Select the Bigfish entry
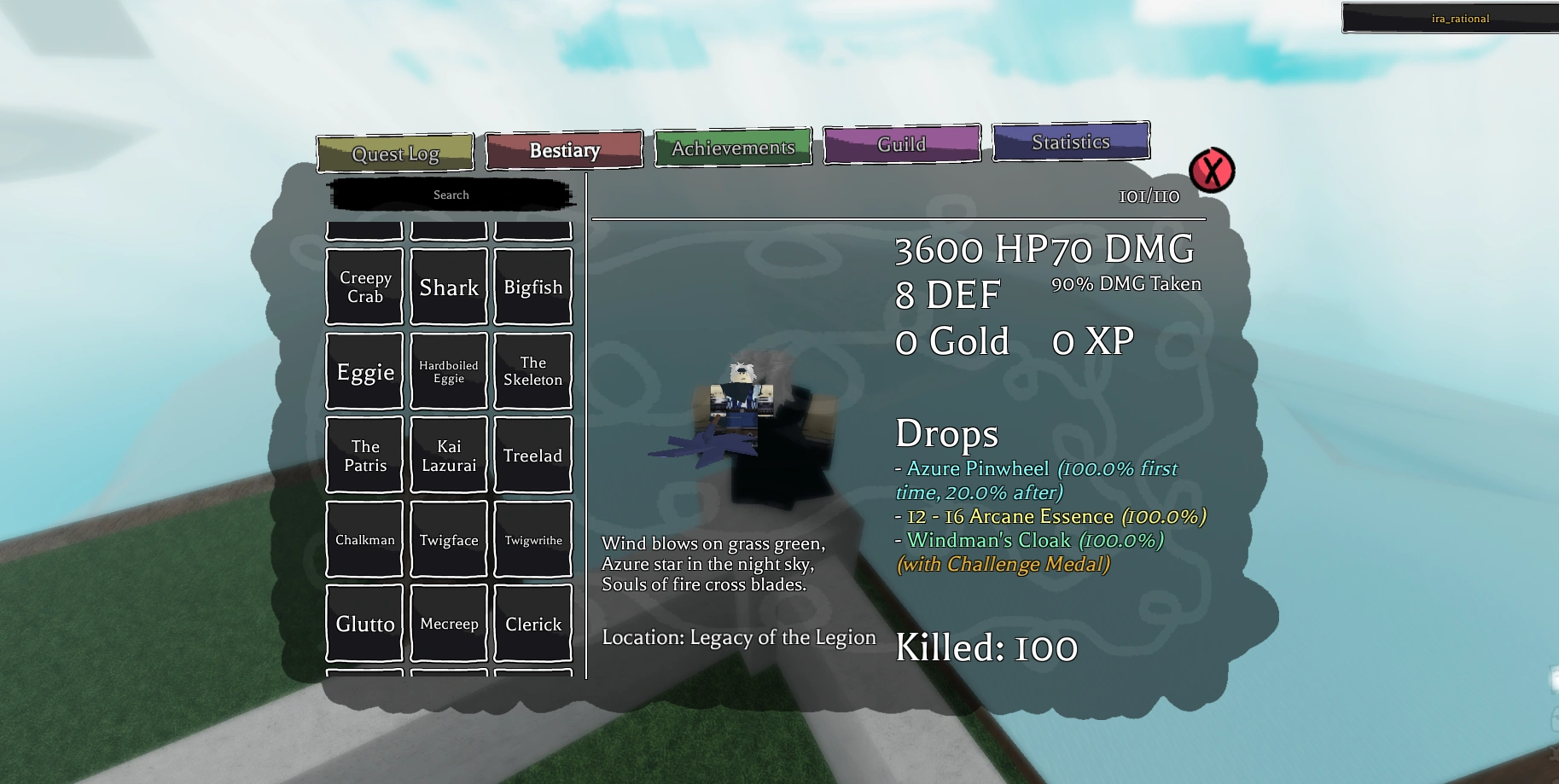The height and width of the screenshot is (784, 1559). pos(532,287)
